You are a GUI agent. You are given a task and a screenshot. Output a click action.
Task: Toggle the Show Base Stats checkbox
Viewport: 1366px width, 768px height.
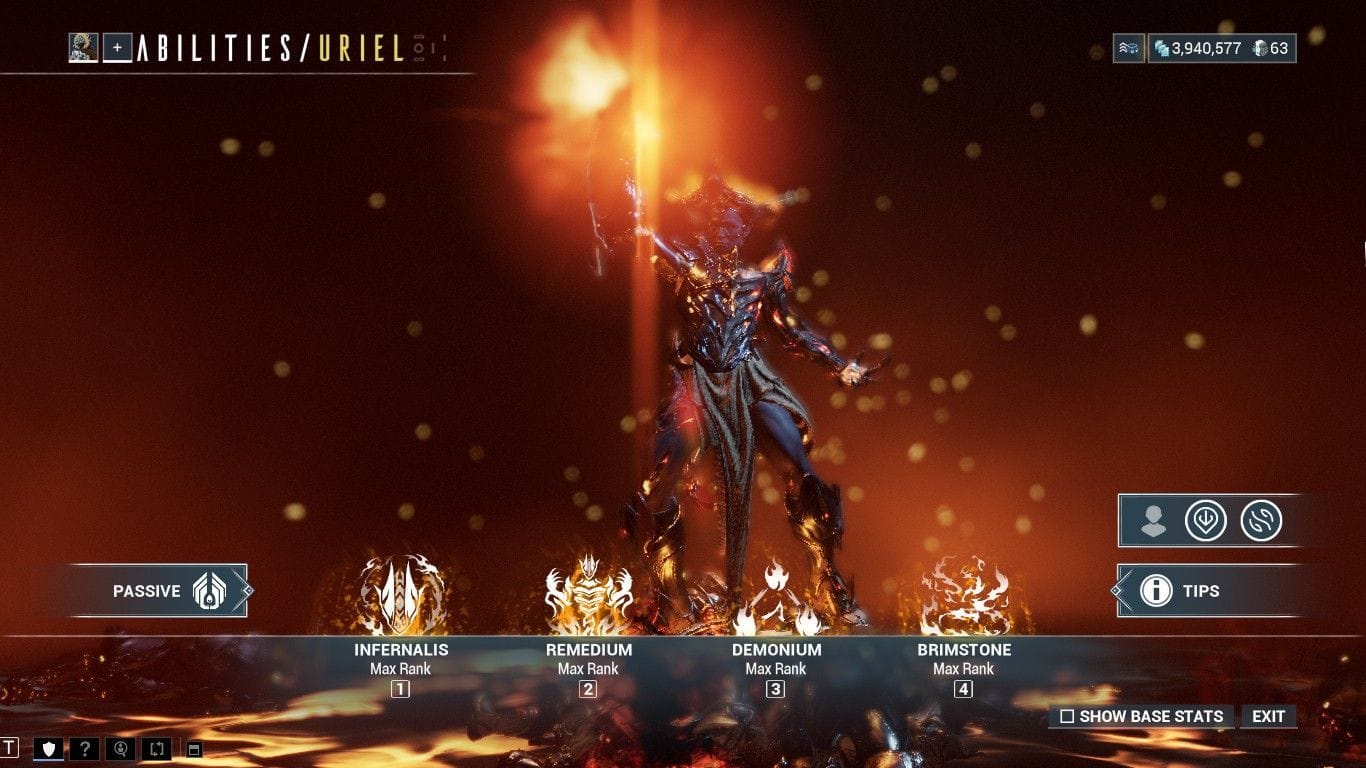coord(1067,717)
